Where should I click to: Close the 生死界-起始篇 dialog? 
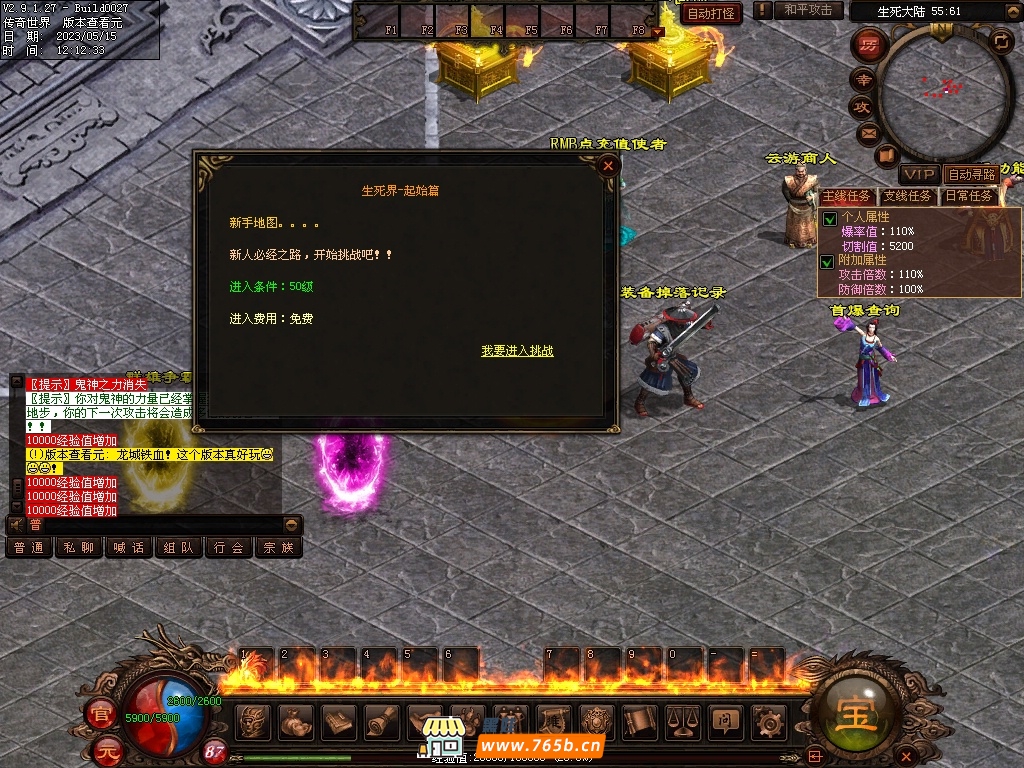(x=608, y=167)
